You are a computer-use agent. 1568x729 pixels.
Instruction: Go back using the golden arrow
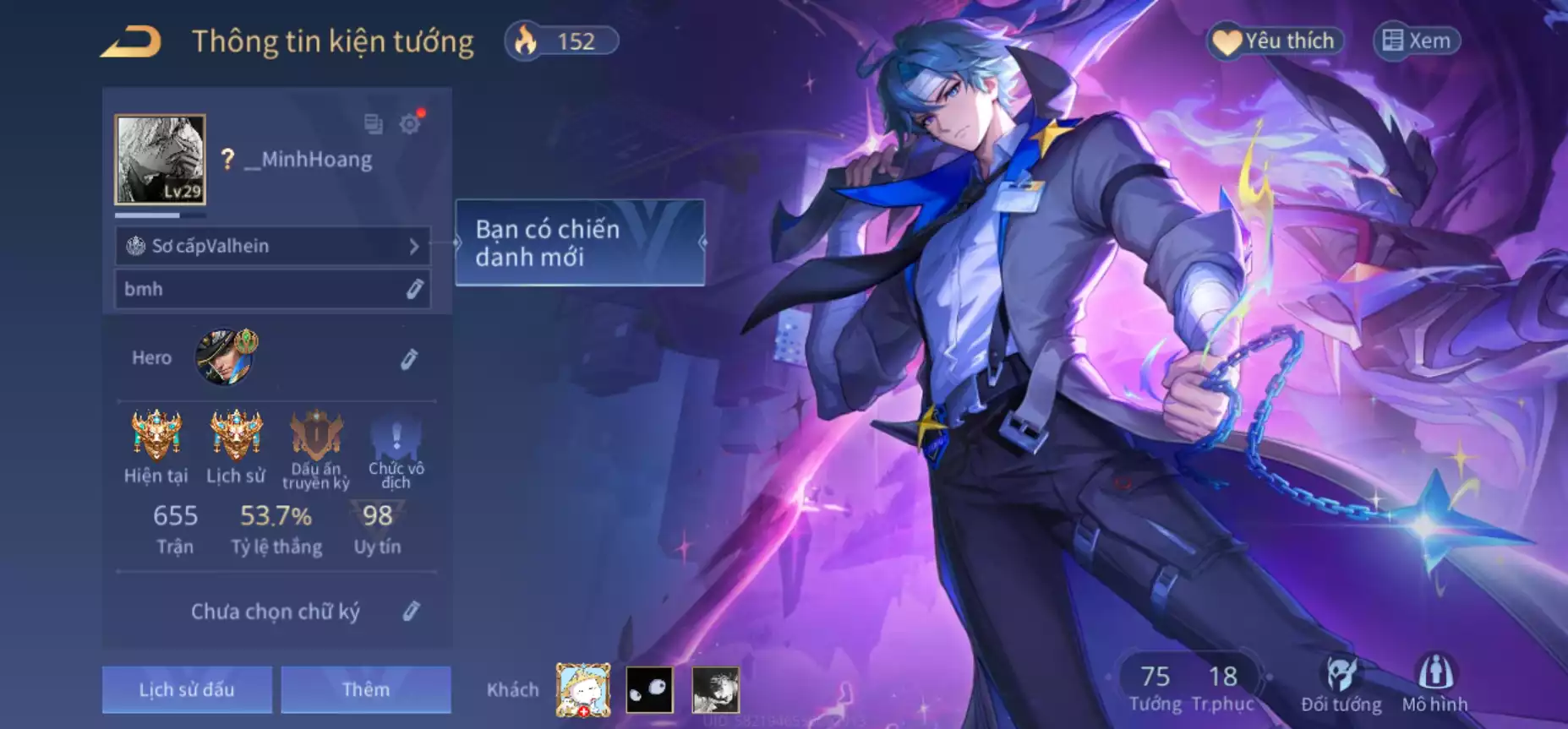(131, 42)
